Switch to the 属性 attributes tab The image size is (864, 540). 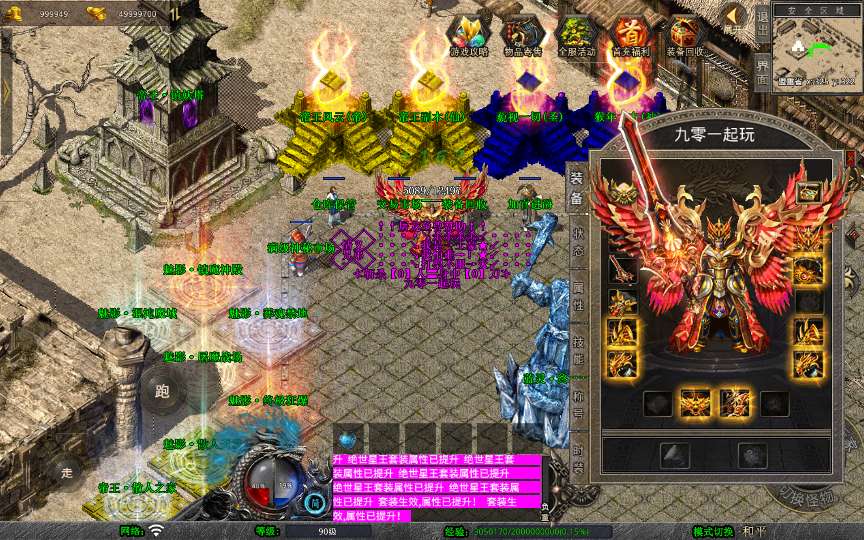click(578, 295)
